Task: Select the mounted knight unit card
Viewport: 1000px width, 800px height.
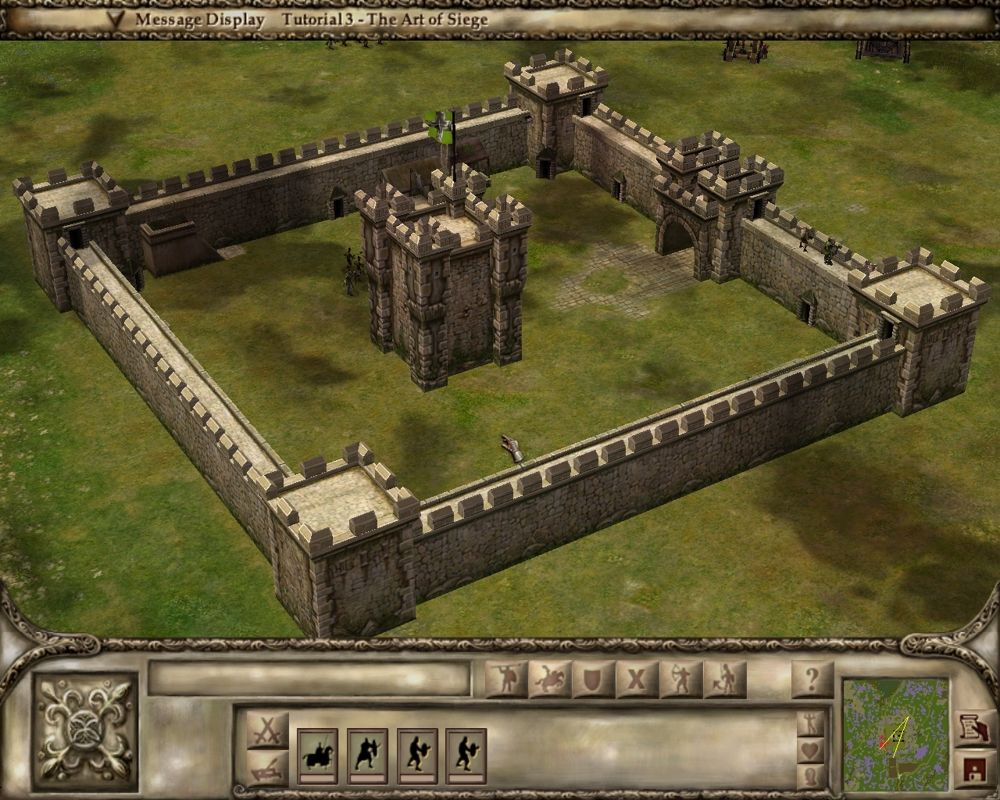Action: point(318,755)
